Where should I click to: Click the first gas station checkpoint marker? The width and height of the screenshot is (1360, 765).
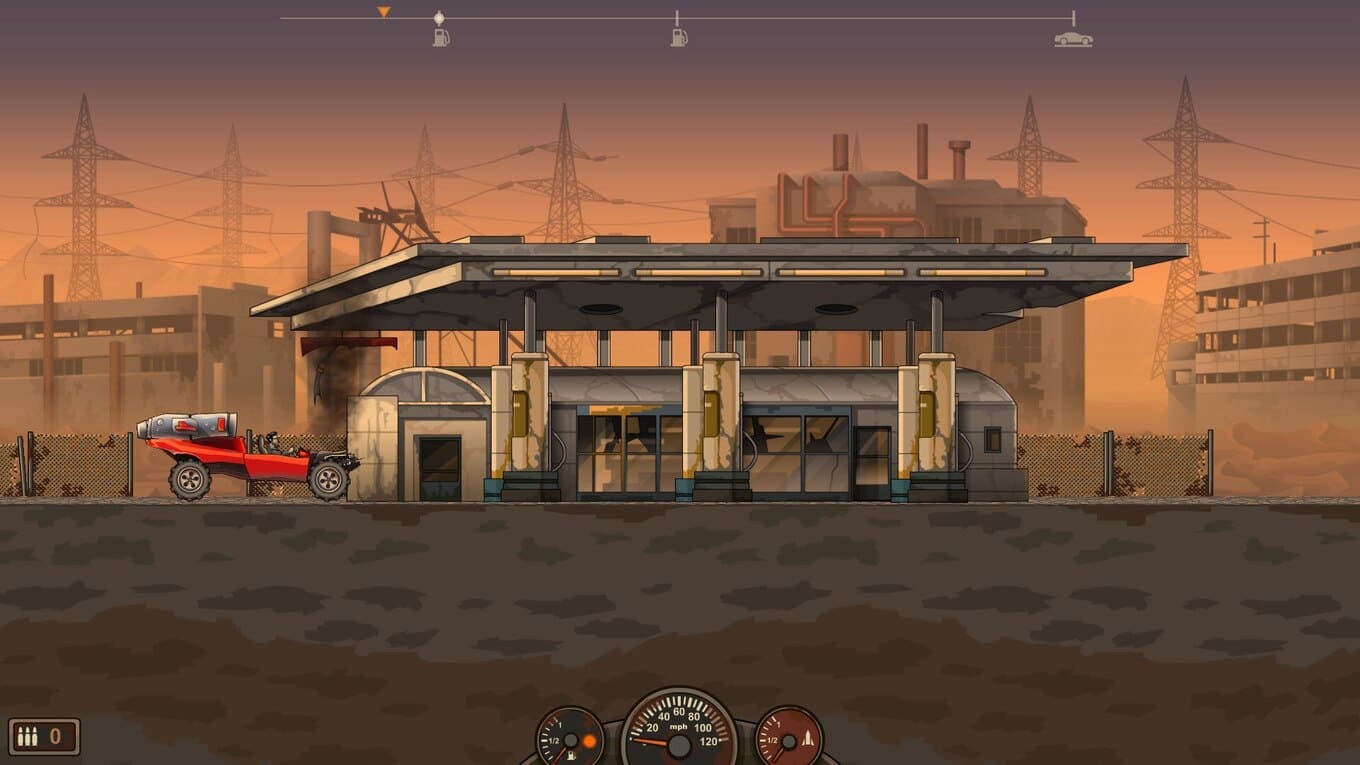pos(440,37)
